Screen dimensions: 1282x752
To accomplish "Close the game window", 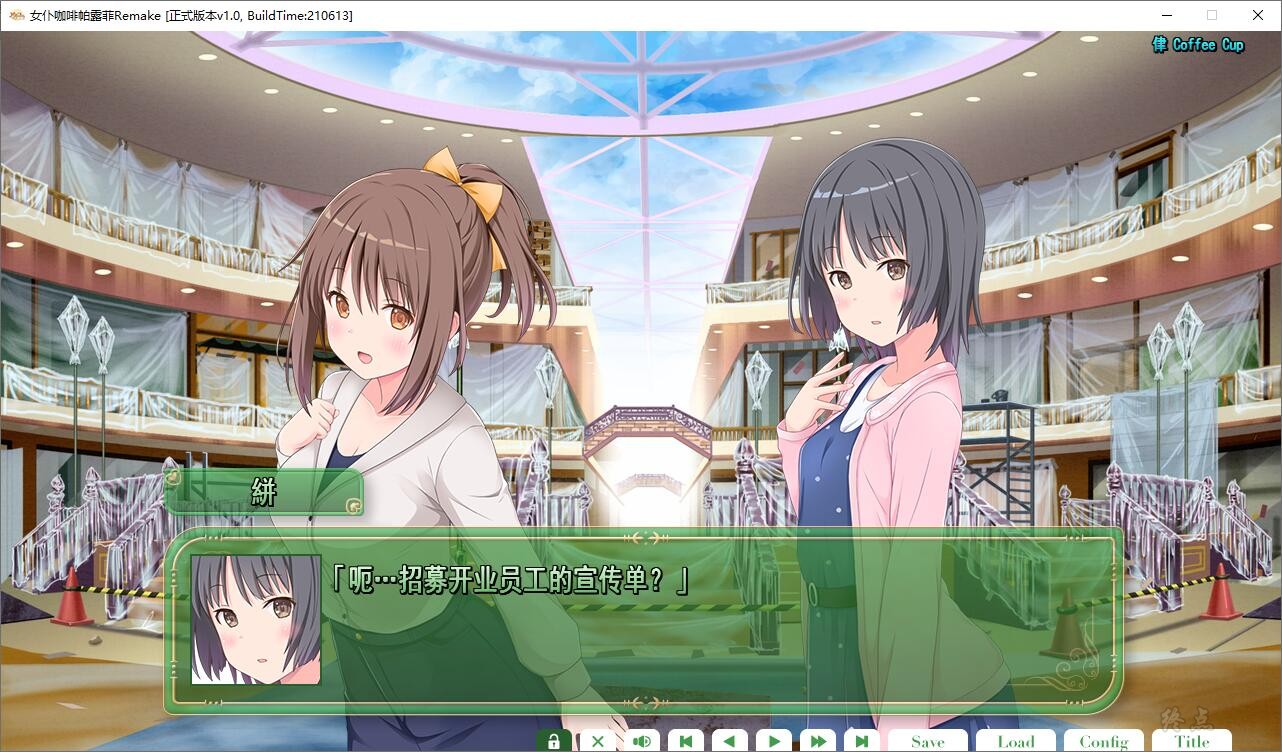I will (x=1258, y=15).
